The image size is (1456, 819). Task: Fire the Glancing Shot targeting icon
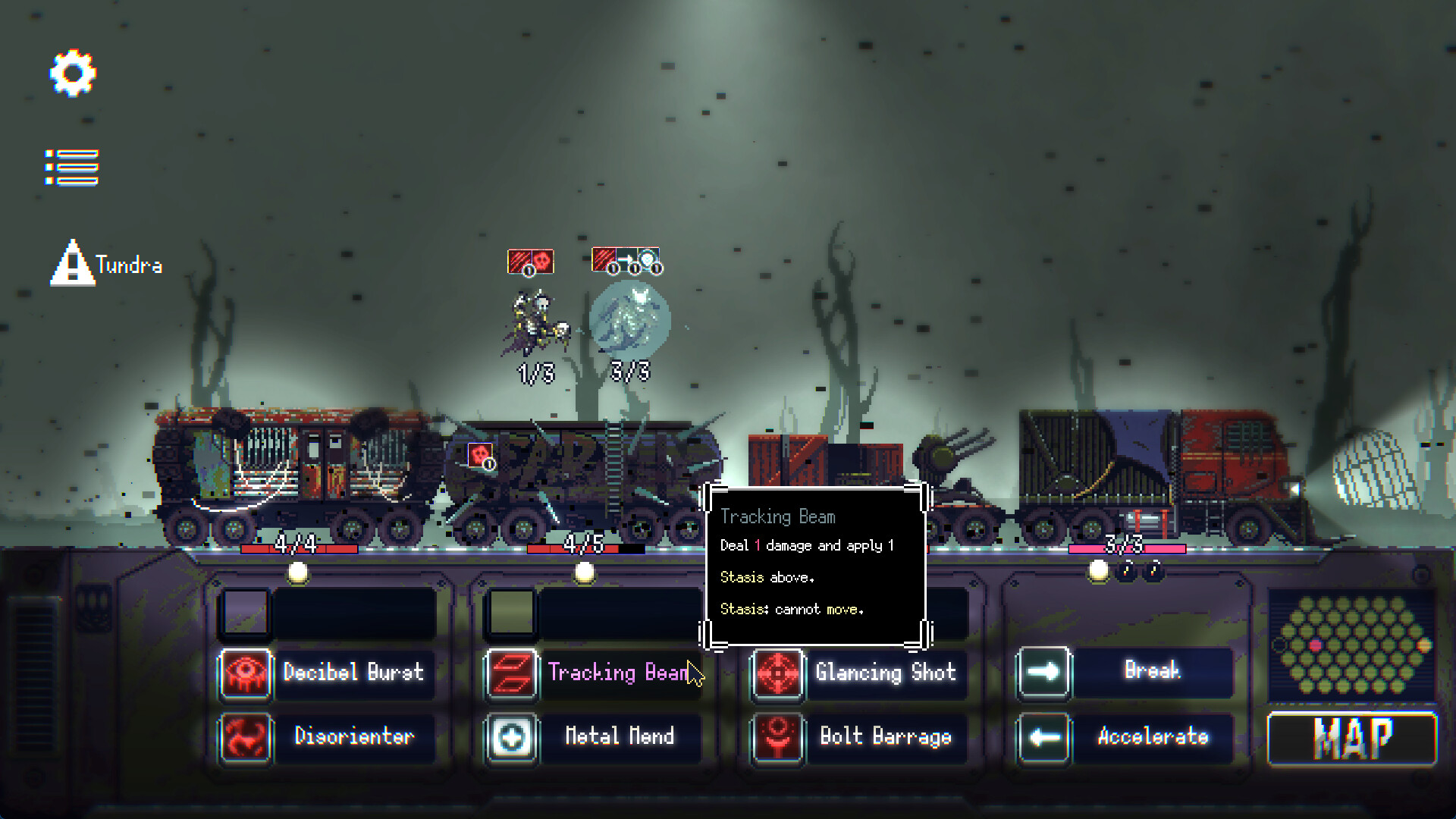[x=776, y=673]
